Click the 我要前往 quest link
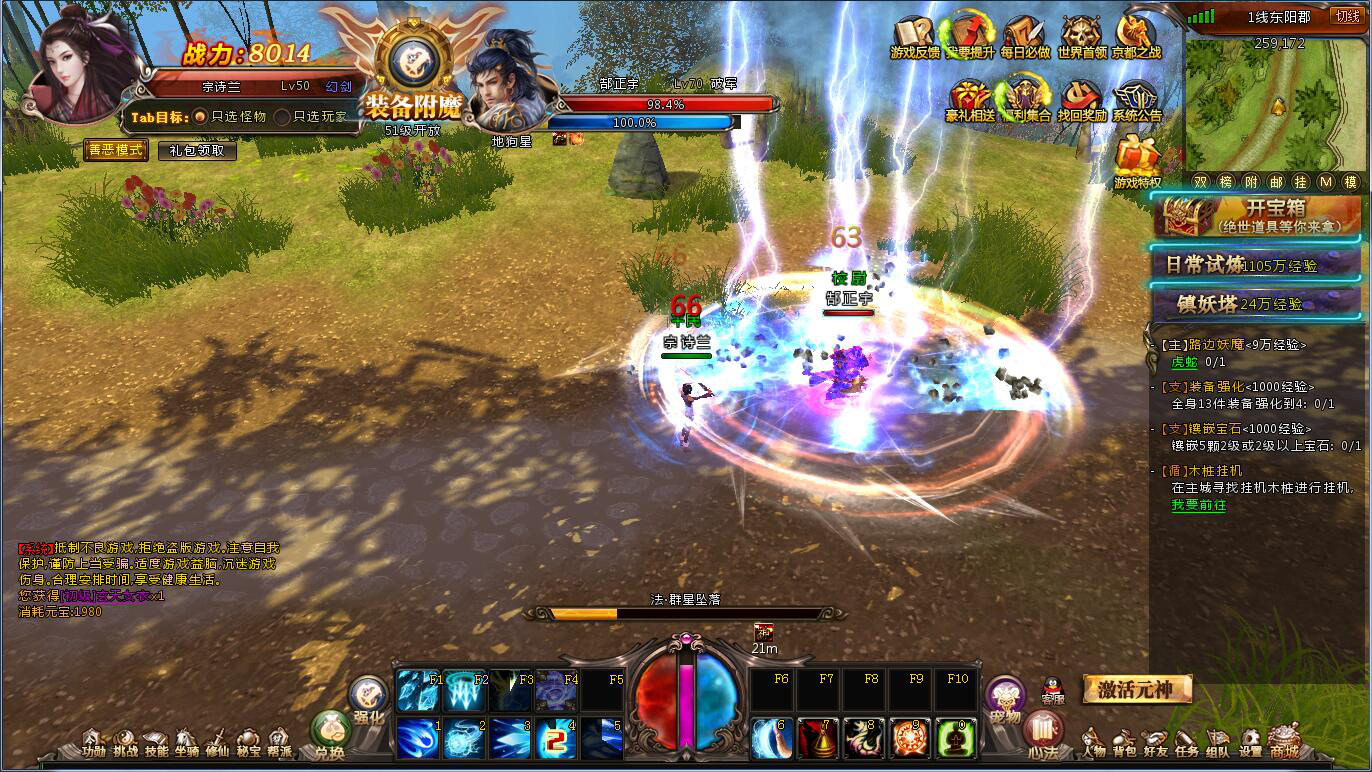The width and height of the screenshot is (1372, 772). pyautogui.click(x=1198, y=505)
